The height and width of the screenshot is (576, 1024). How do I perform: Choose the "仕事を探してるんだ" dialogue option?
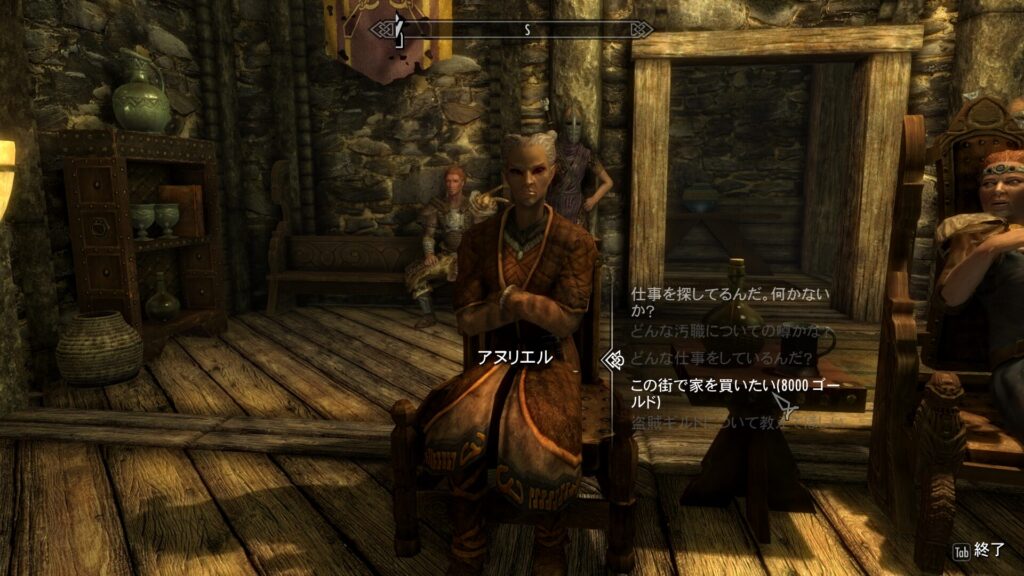click(x=715, y=302)
